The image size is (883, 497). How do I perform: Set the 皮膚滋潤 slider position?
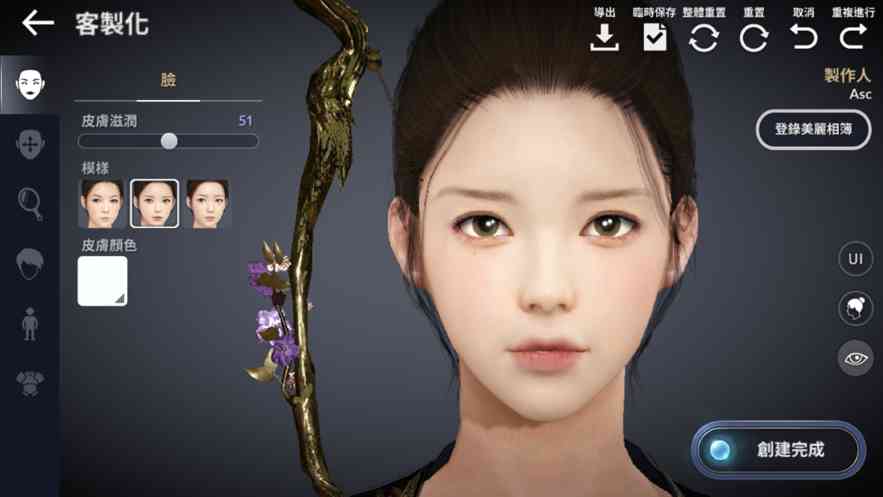[169, 141]
